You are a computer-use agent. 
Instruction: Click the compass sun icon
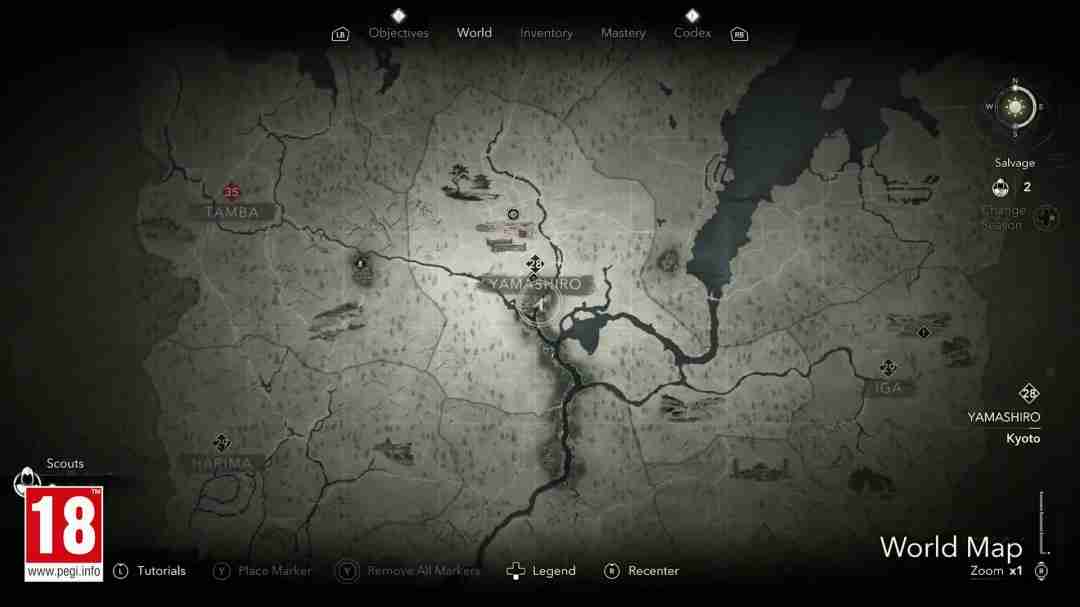tap(1015, 106)
